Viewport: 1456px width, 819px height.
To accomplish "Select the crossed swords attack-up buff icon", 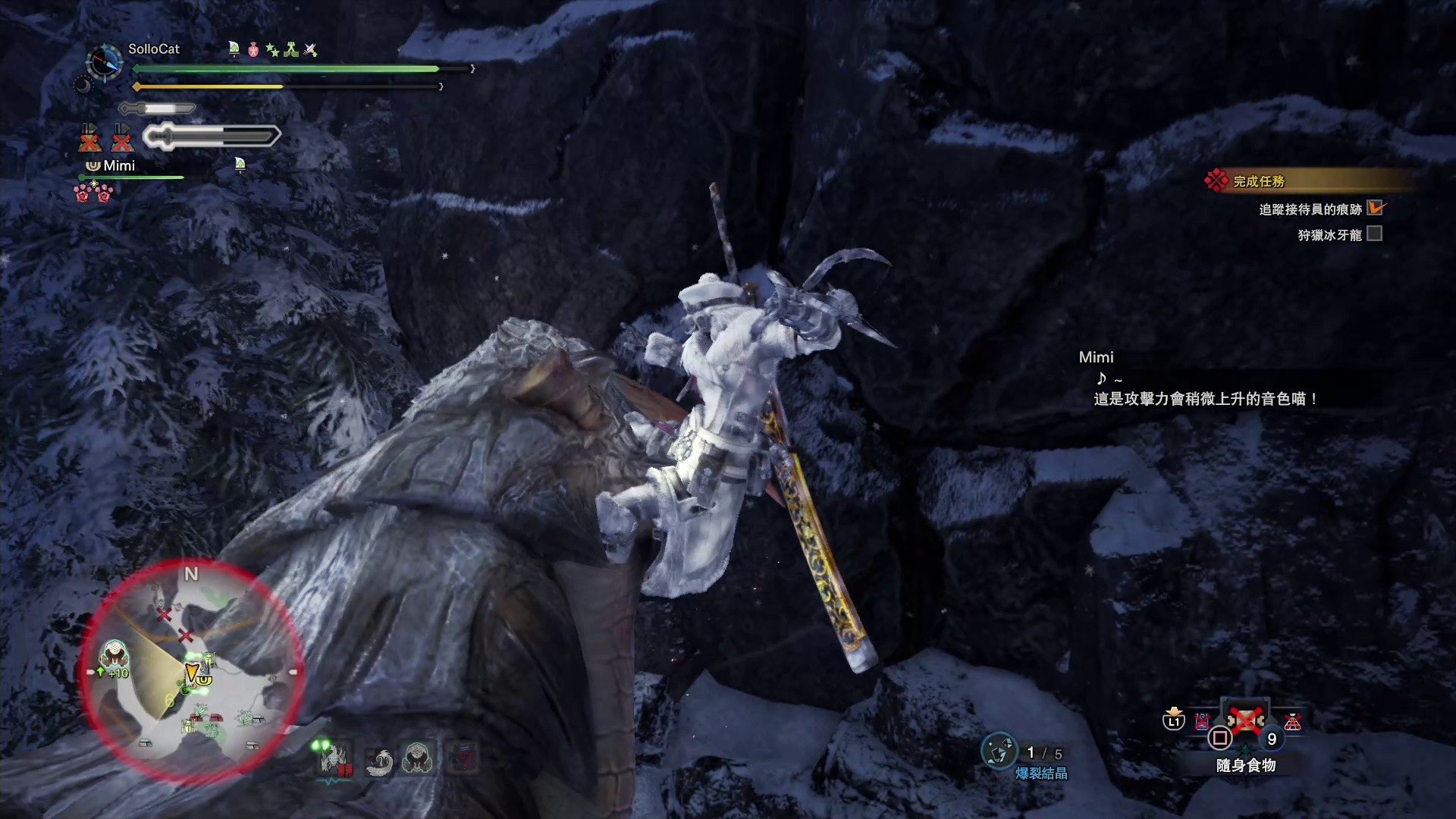I will 310,50.
